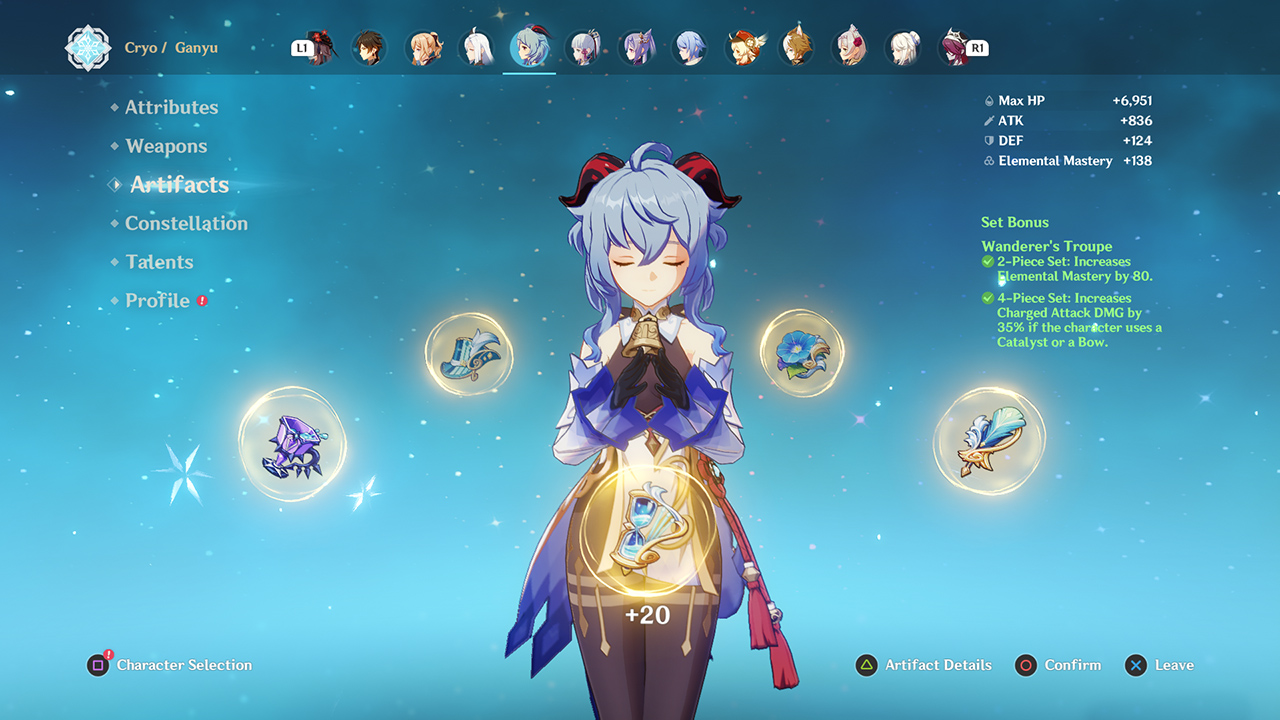Image resolution: width=1280 pixels, height=720 pixels.
Task: Open the Constellation section
Action: pyautogui.click(x=188, y=223)
